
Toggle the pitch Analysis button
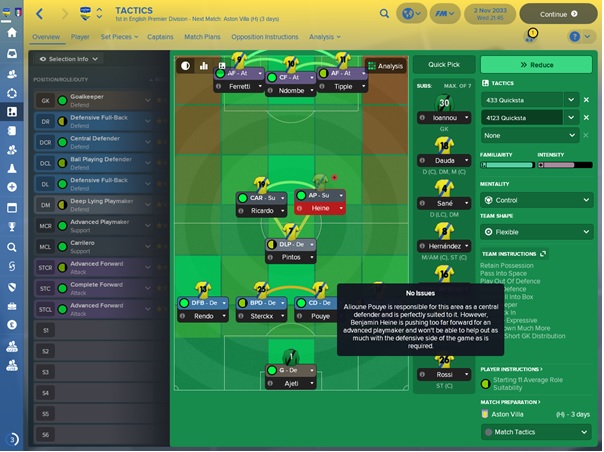point(385,66)
